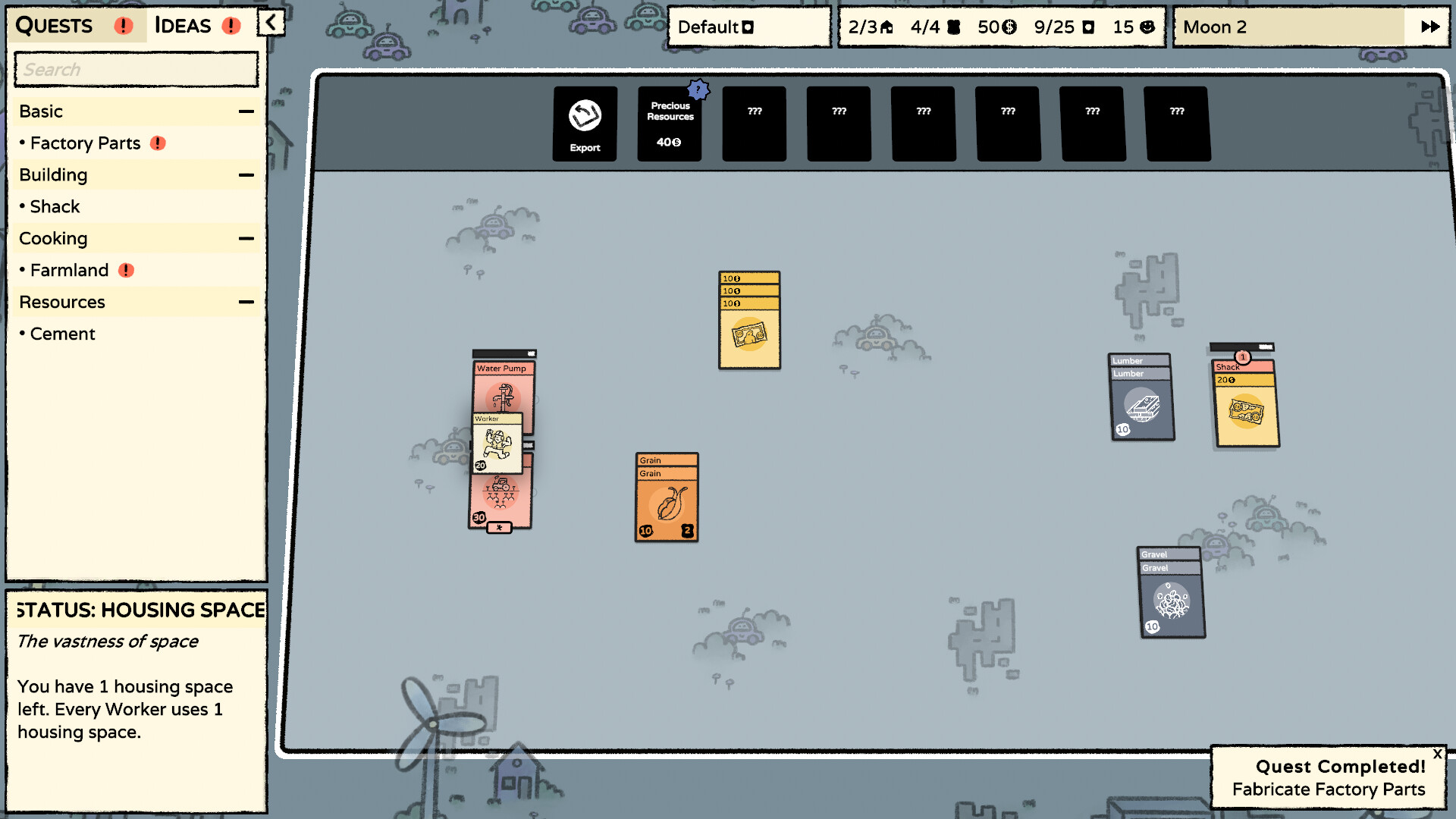Click the alert icon next to Farmland

127,270
